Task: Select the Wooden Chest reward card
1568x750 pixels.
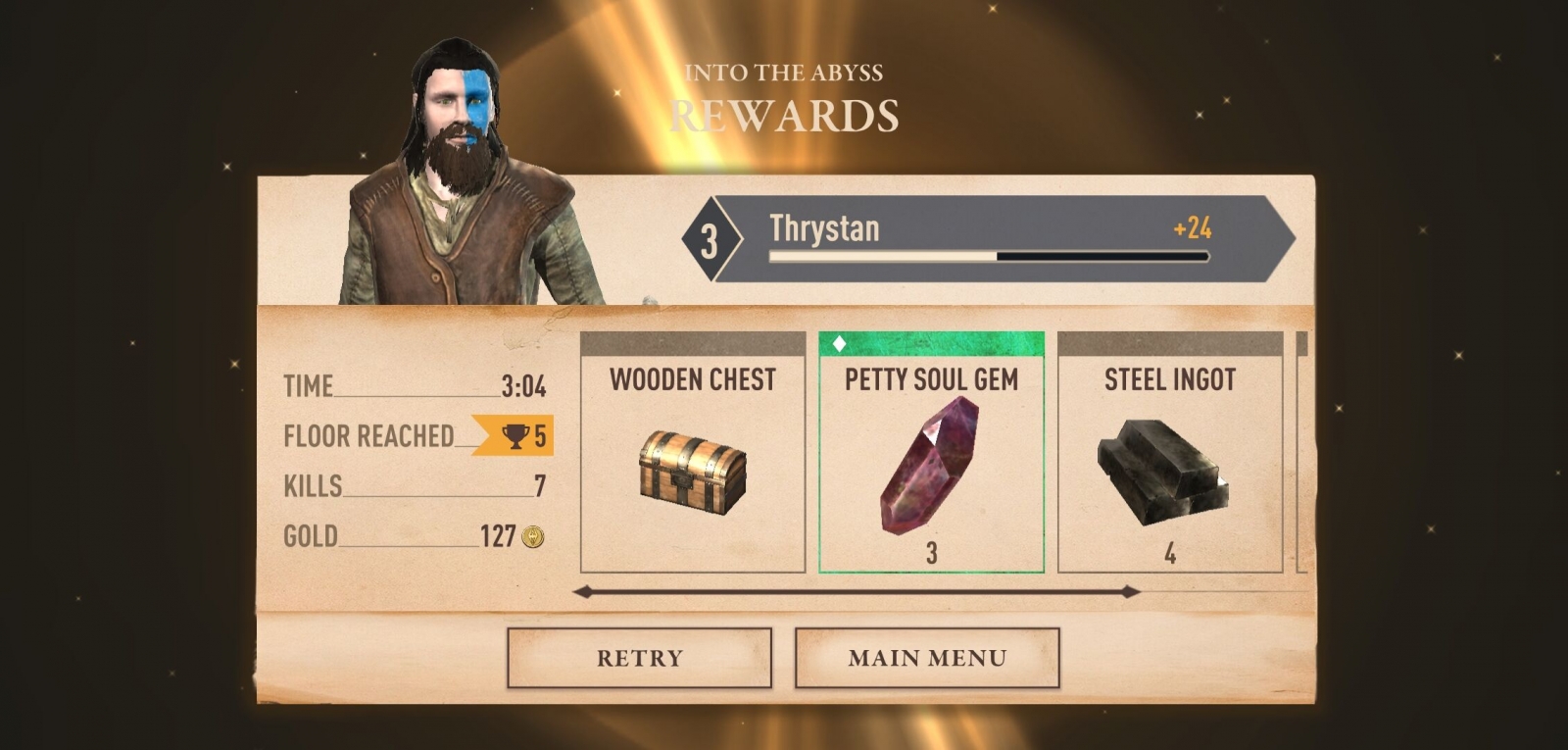Action: tap(693, 453)
